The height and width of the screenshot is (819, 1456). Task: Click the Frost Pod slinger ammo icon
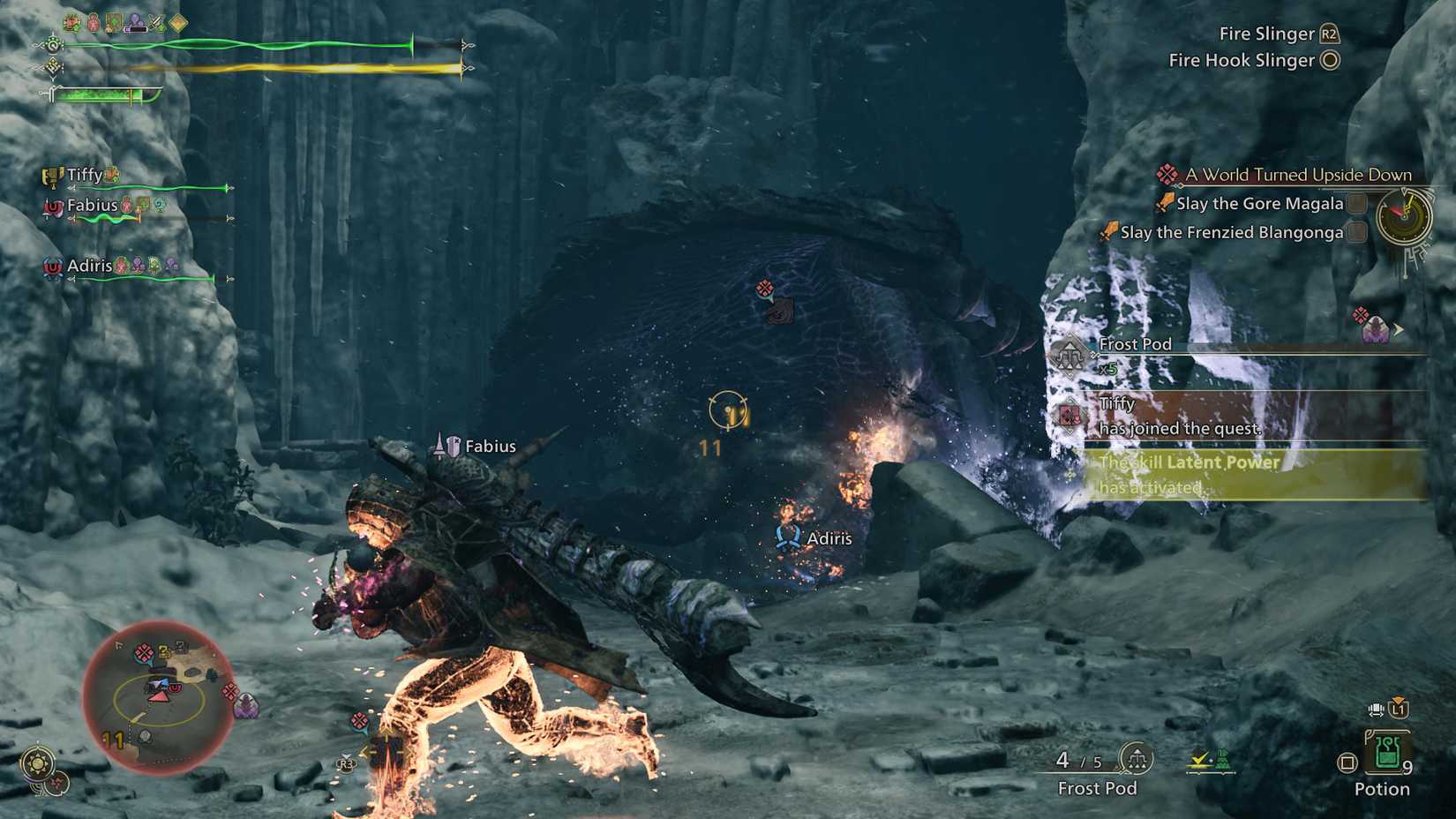(x=1137, y=759)
